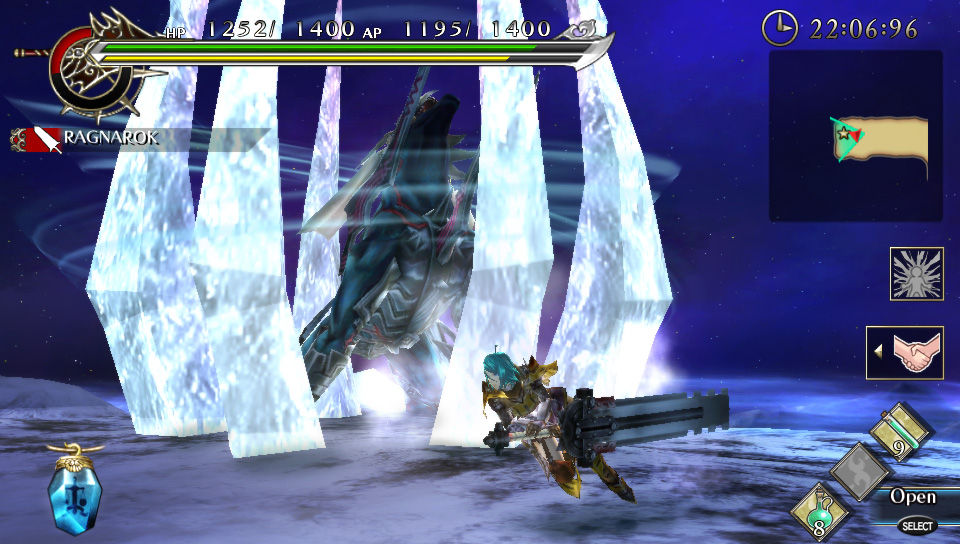
Task: Use the green potion flask slot
Action: (x=821, y=512)
